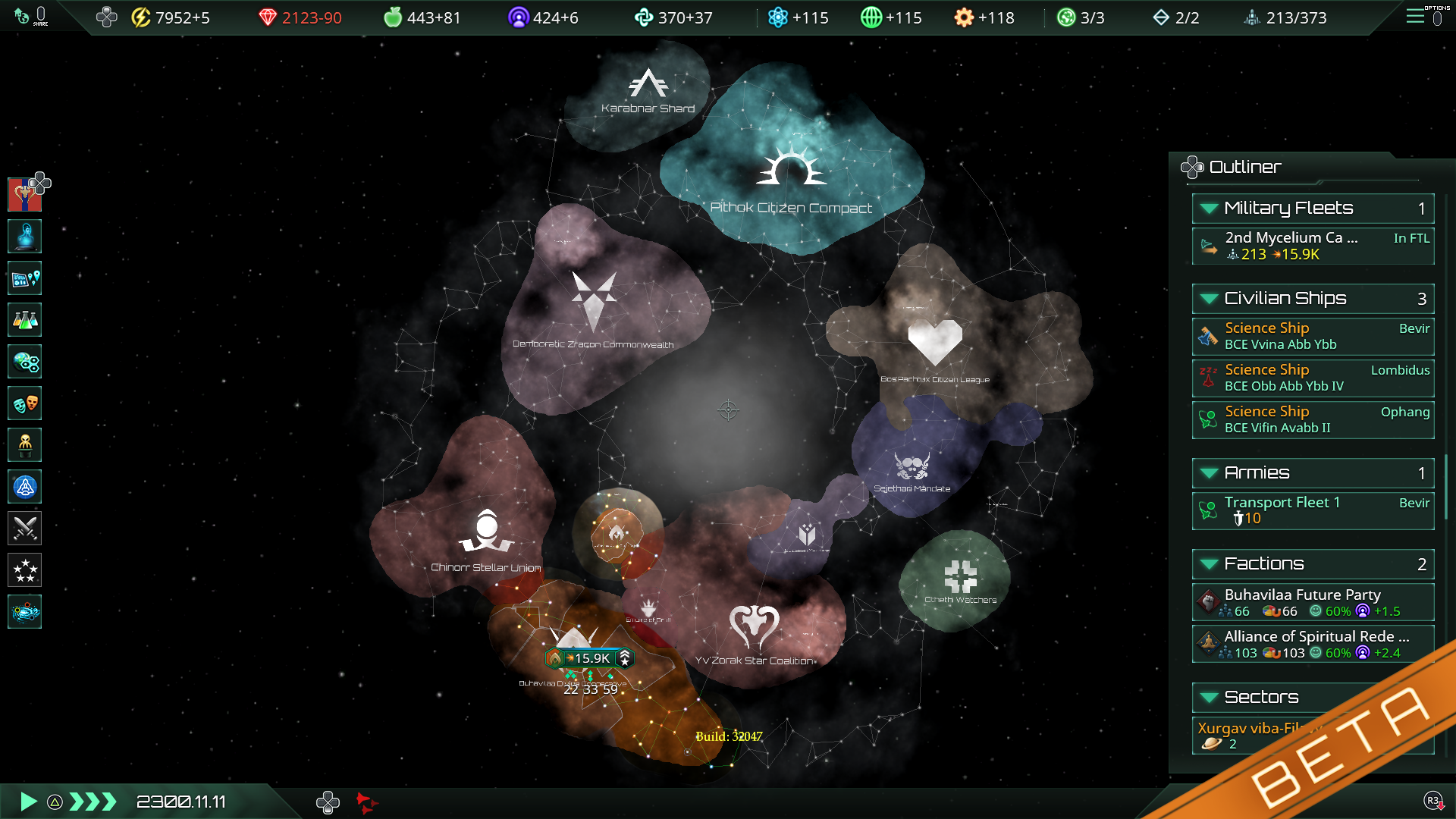Select the 2nd Mycelium fleet in FTL
Screen dimensions: 1456x819
coord(1312,245)
